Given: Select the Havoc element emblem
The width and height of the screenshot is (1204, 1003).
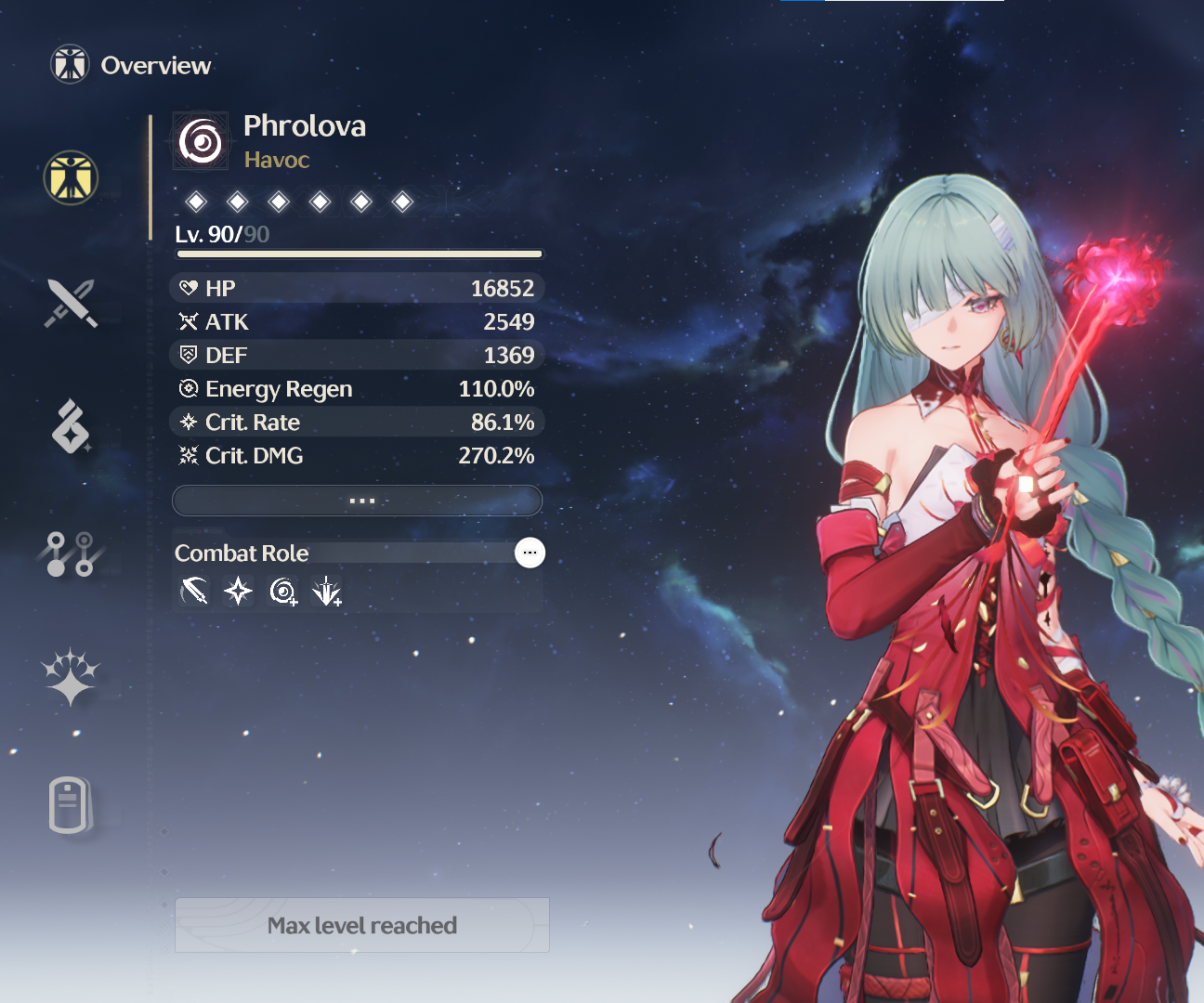Looking at the screenshot, I should click(x=201, y=142).
